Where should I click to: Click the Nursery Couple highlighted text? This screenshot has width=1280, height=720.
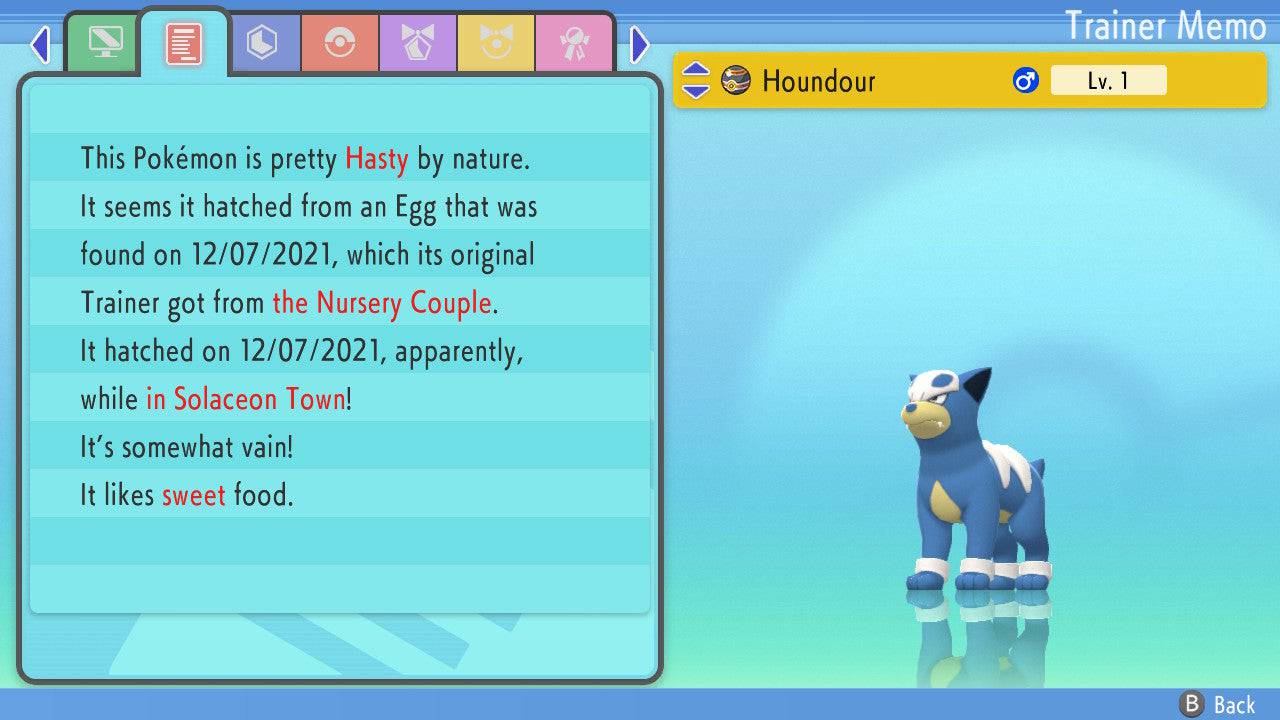pyautogui.click(x=382, y=303)
